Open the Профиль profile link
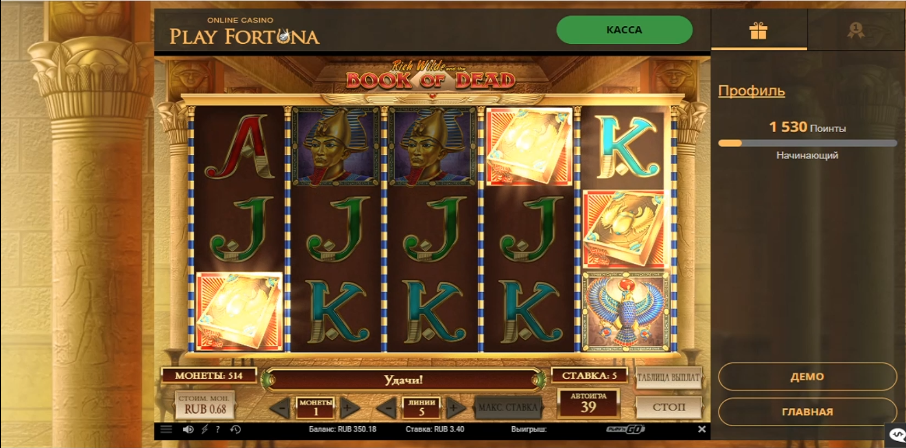The width and height of the screenshot is (906, 448). 751,91
